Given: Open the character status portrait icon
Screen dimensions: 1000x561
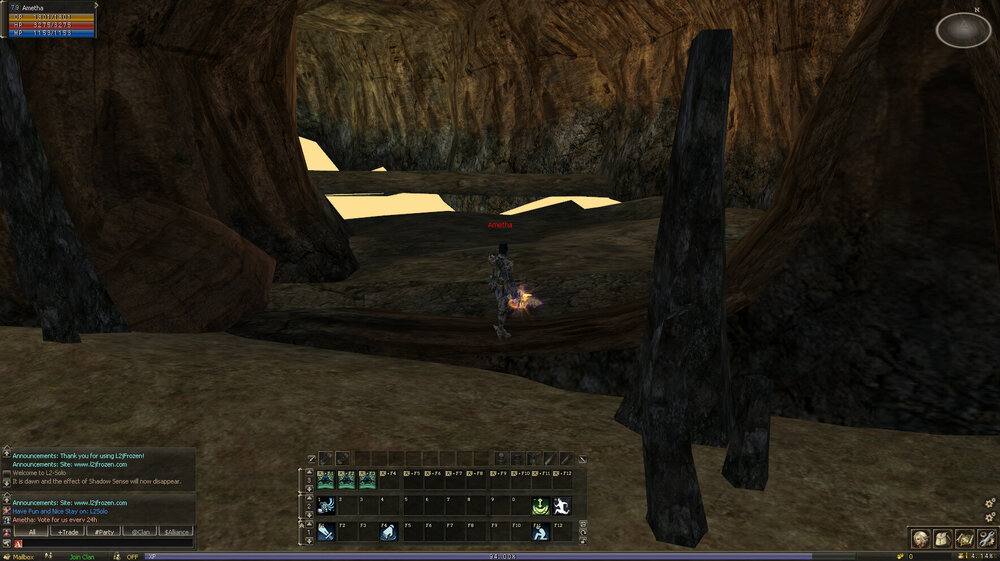Looking at the screenshot, I should point(918,539).
